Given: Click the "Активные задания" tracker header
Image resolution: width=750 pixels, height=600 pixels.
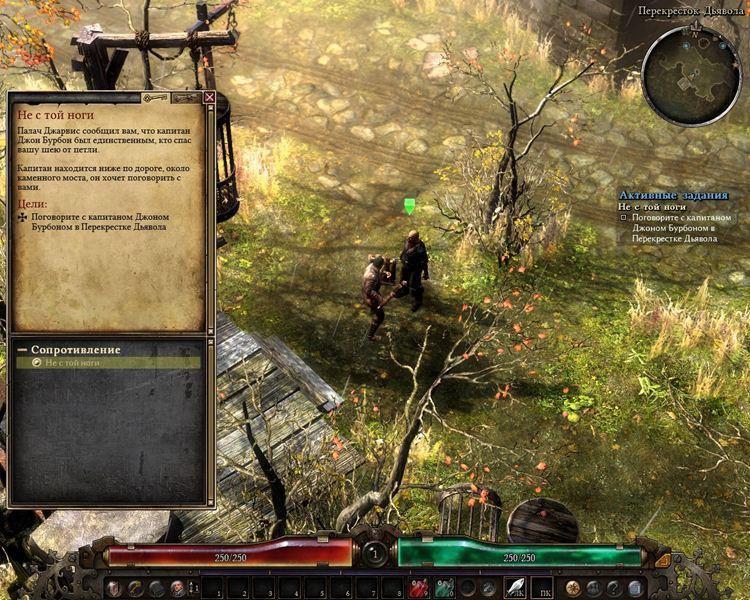Looking at the screenshot, I should 673,195.
